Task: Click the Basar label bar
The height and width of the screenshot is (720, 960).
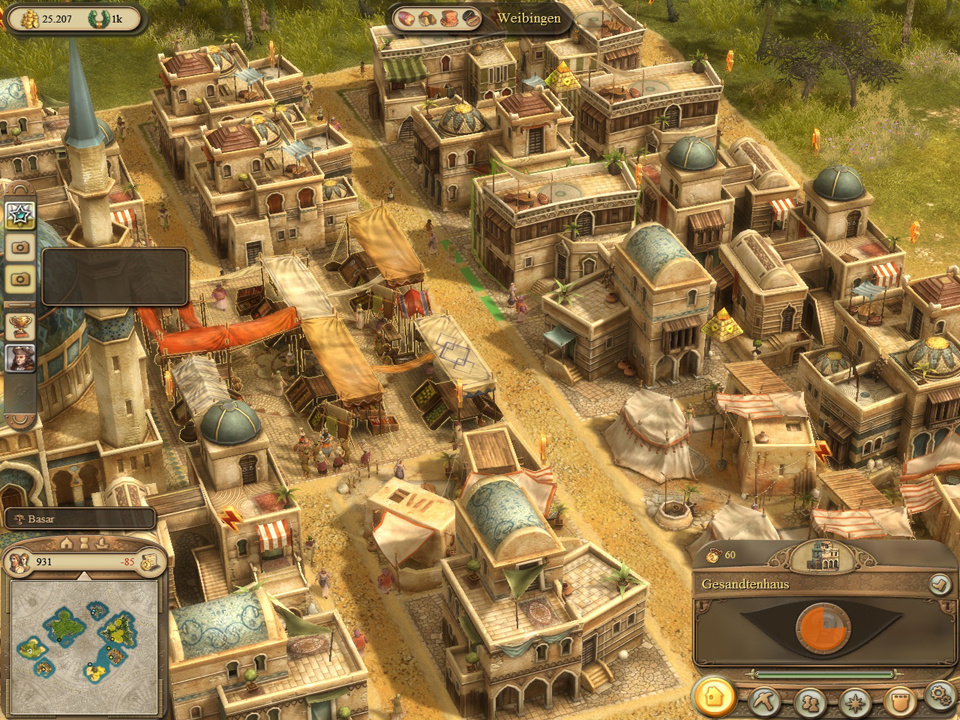Action: point(80,519)
